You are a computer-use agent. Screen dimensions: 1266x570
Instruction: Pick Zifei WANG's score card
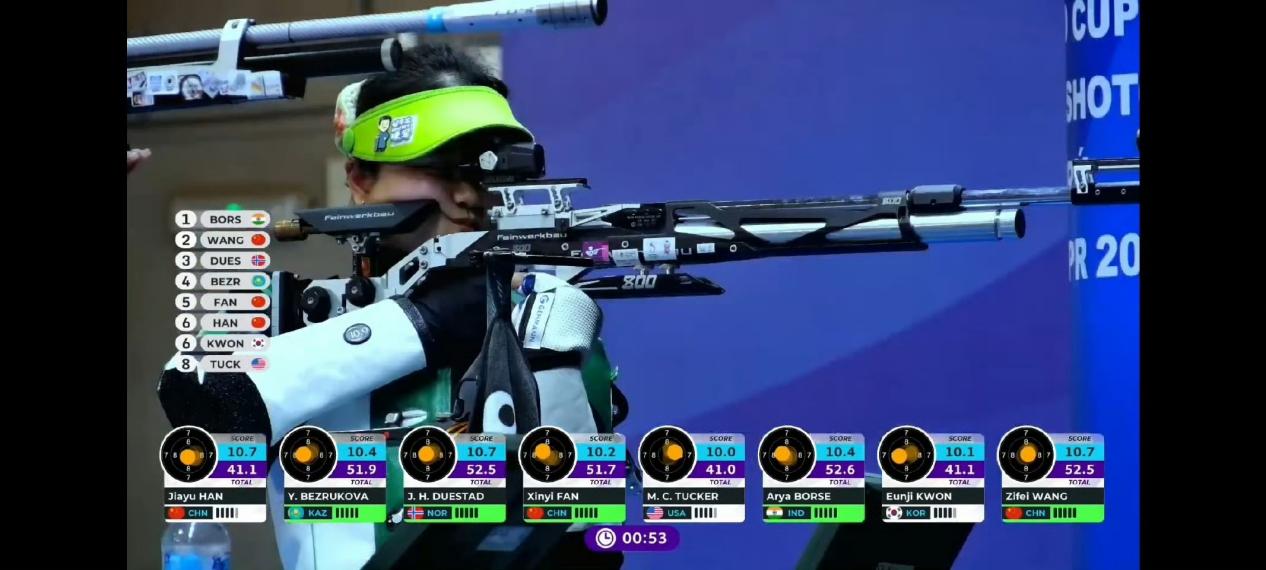(x=1052, y=475)
